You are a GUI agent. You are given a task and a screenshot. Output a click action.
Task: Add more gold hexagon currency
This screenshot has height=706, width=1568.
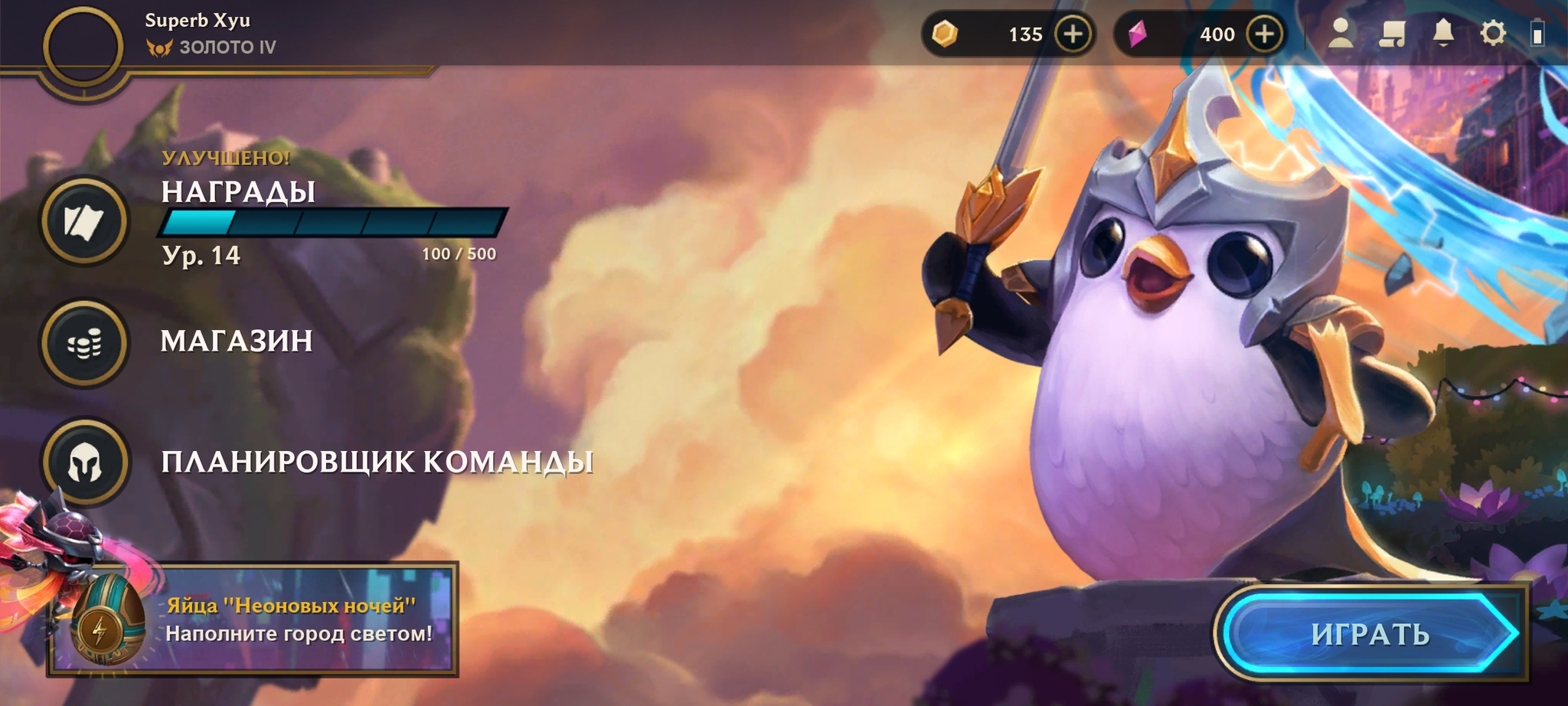[x=1073, y=34]
